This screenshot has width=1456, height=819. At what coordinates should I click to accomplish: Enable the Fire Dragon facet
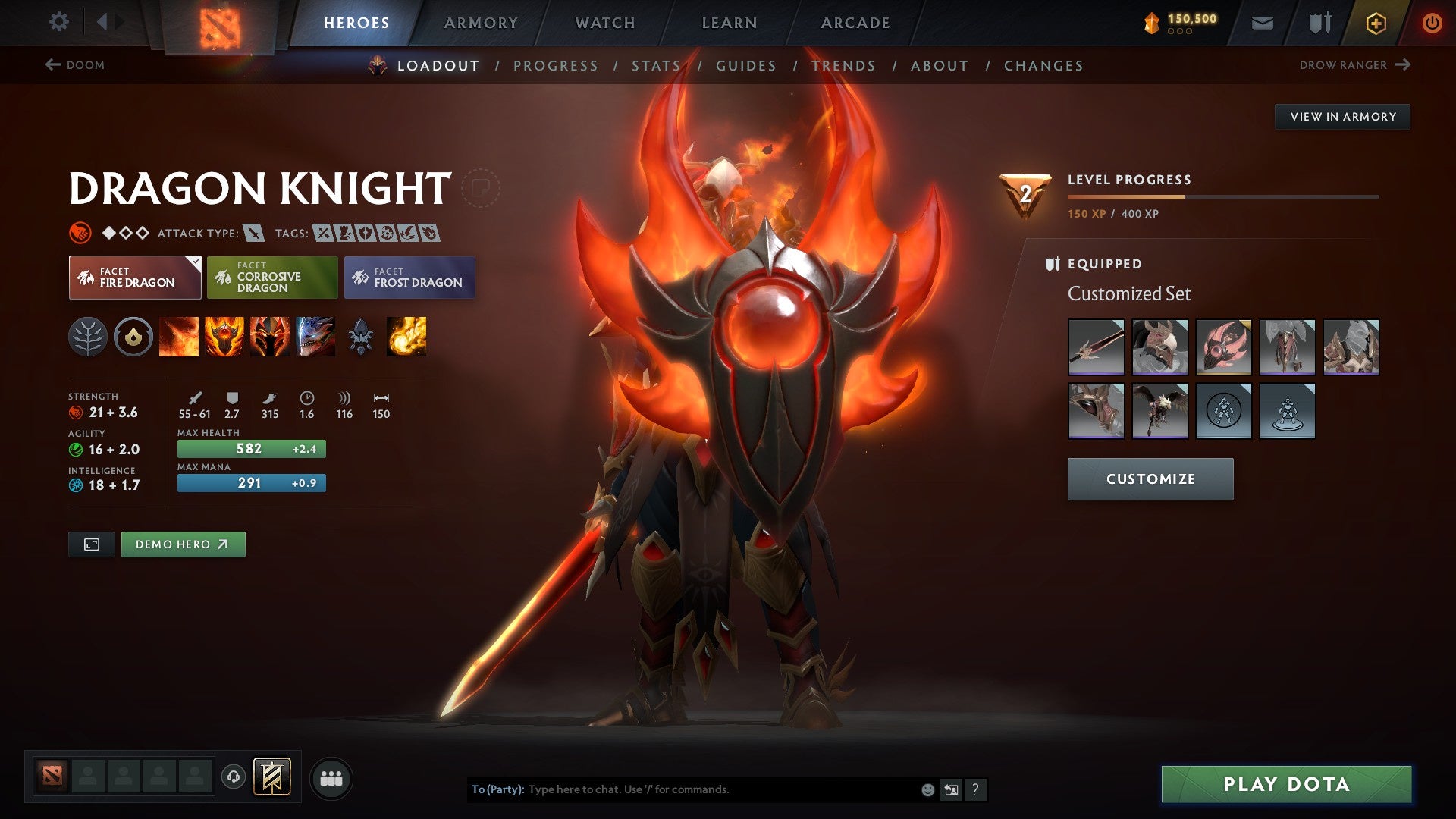point(135,278)
